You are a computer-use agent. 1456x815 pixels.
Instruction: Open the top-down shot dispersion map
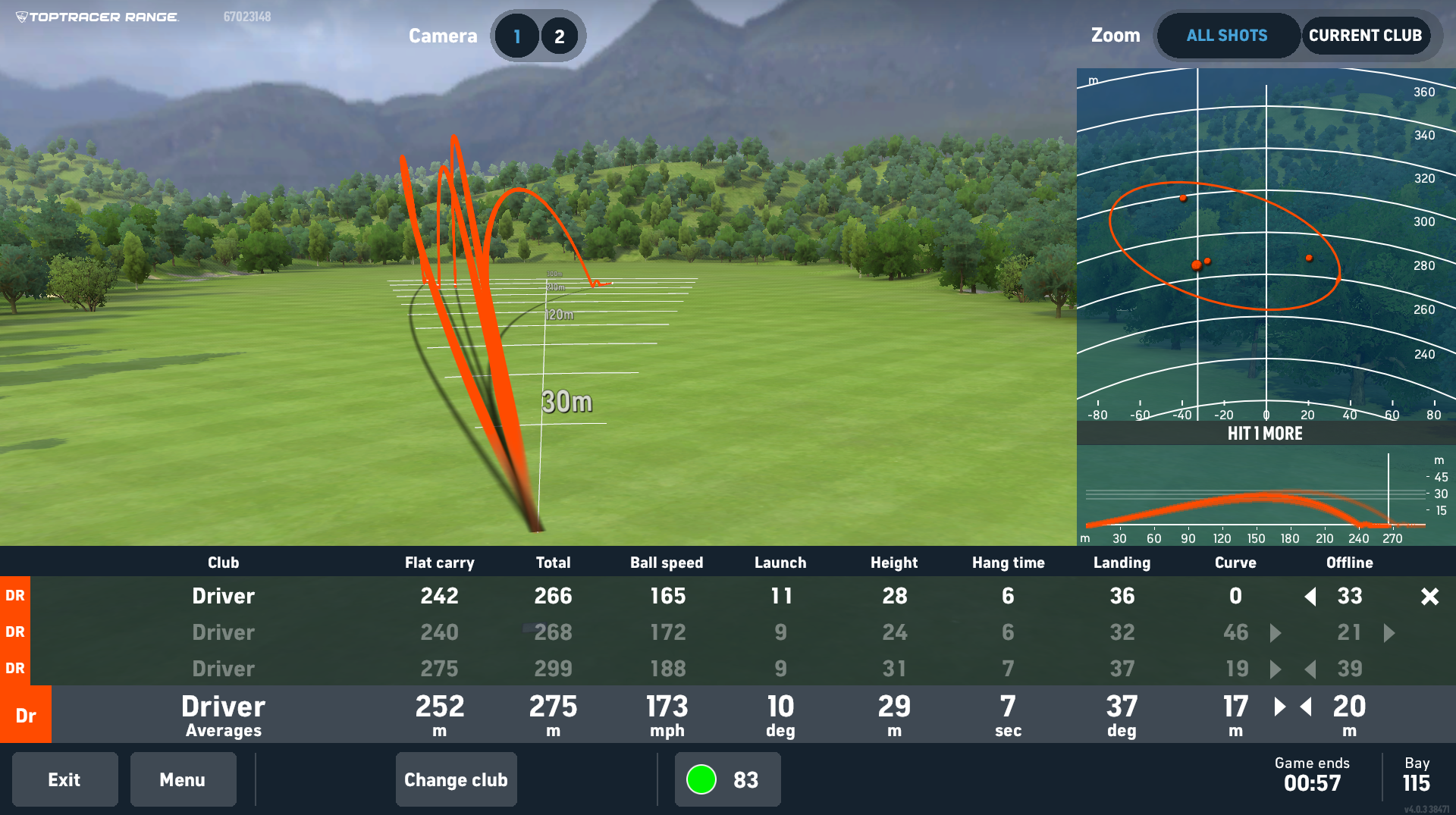coord(1266,244)
